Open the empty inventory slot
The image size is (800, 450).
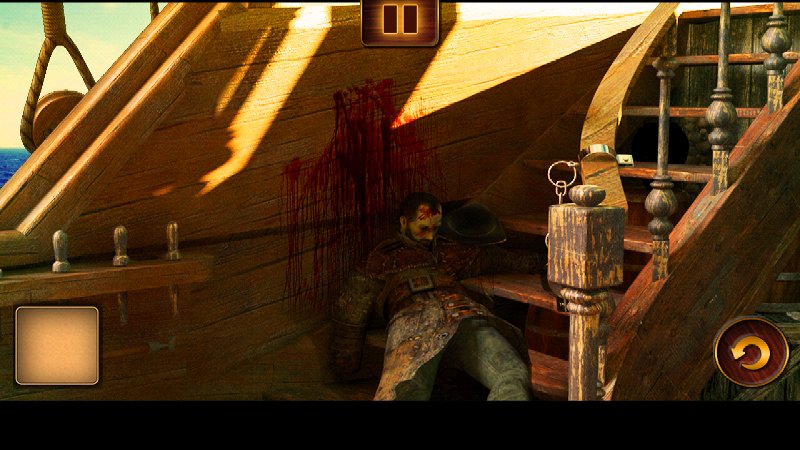[57, 346]
